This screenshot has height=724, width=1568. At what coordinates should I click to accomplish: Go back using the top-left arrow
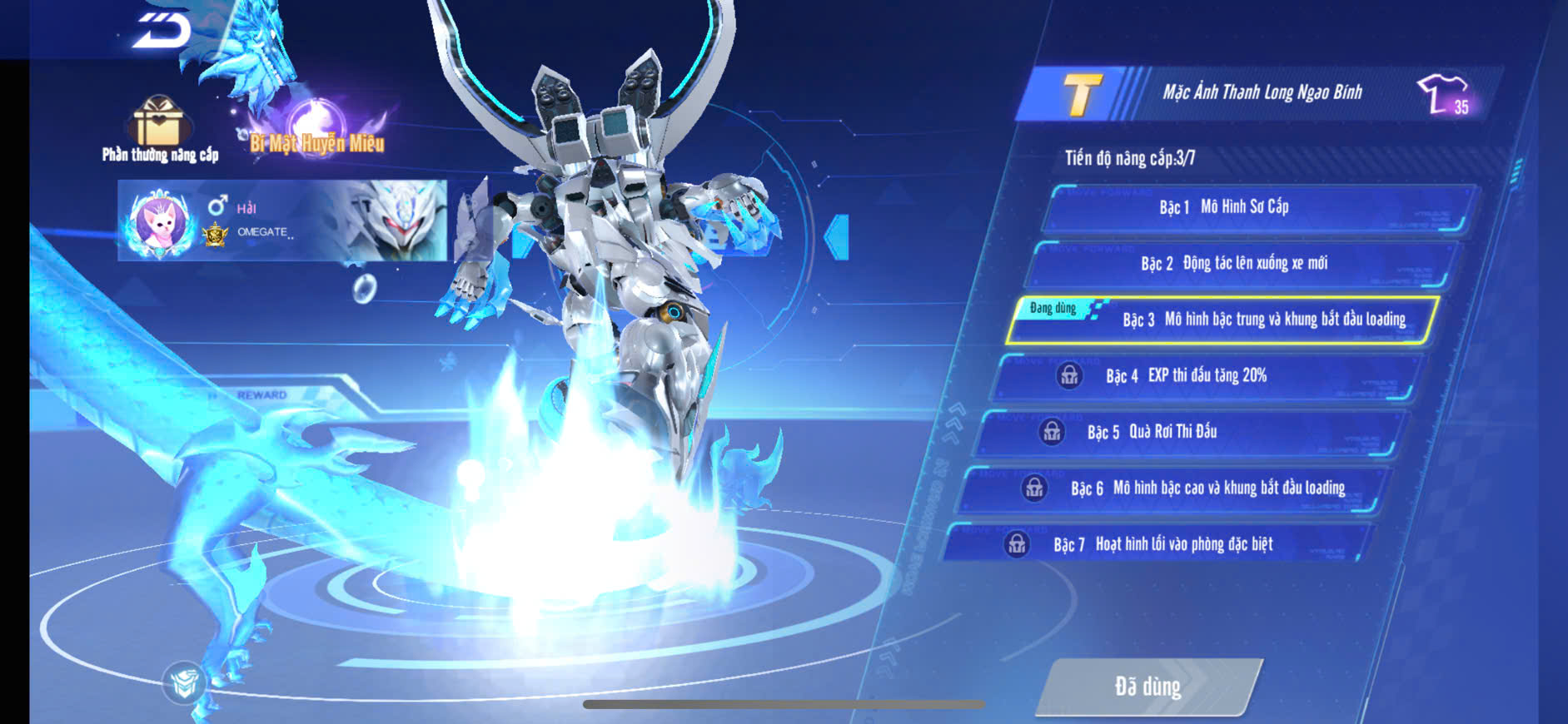162,30
